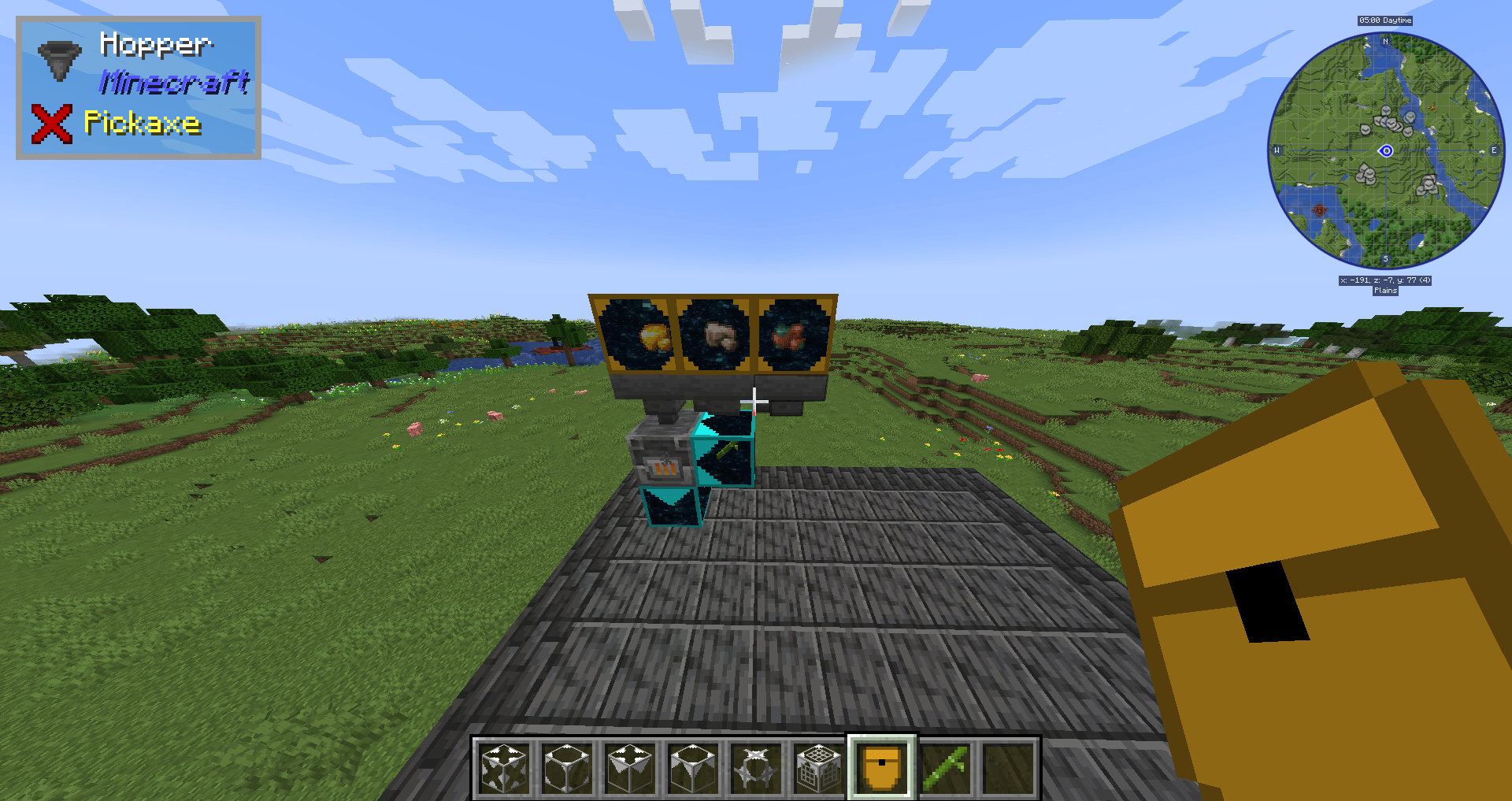Click the N compass marker atop the minimap
Screen dimensions: 1512x801
pos(1384,42)
